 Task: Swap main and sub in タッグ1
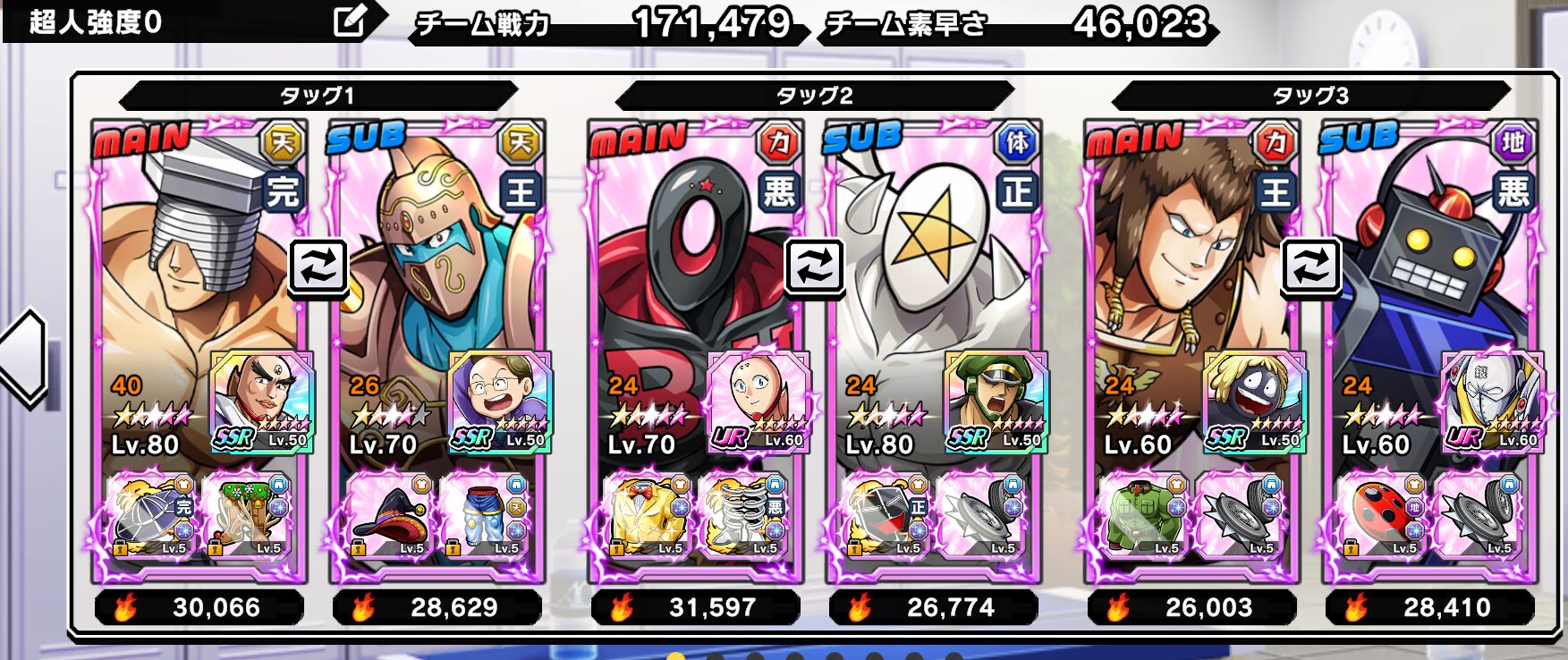[x=318, y=266]
